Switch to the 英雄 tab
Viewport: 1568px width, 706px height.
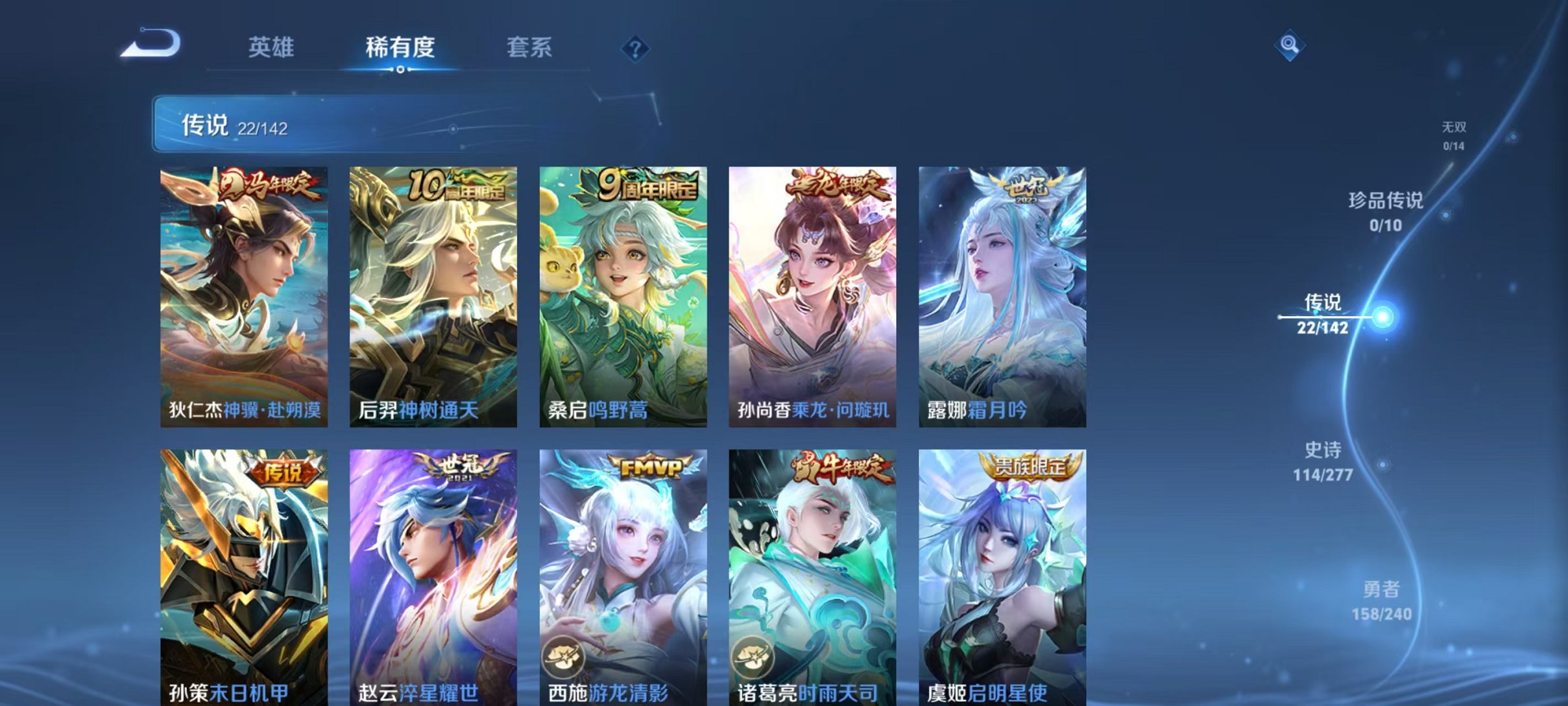coord(271,47)
